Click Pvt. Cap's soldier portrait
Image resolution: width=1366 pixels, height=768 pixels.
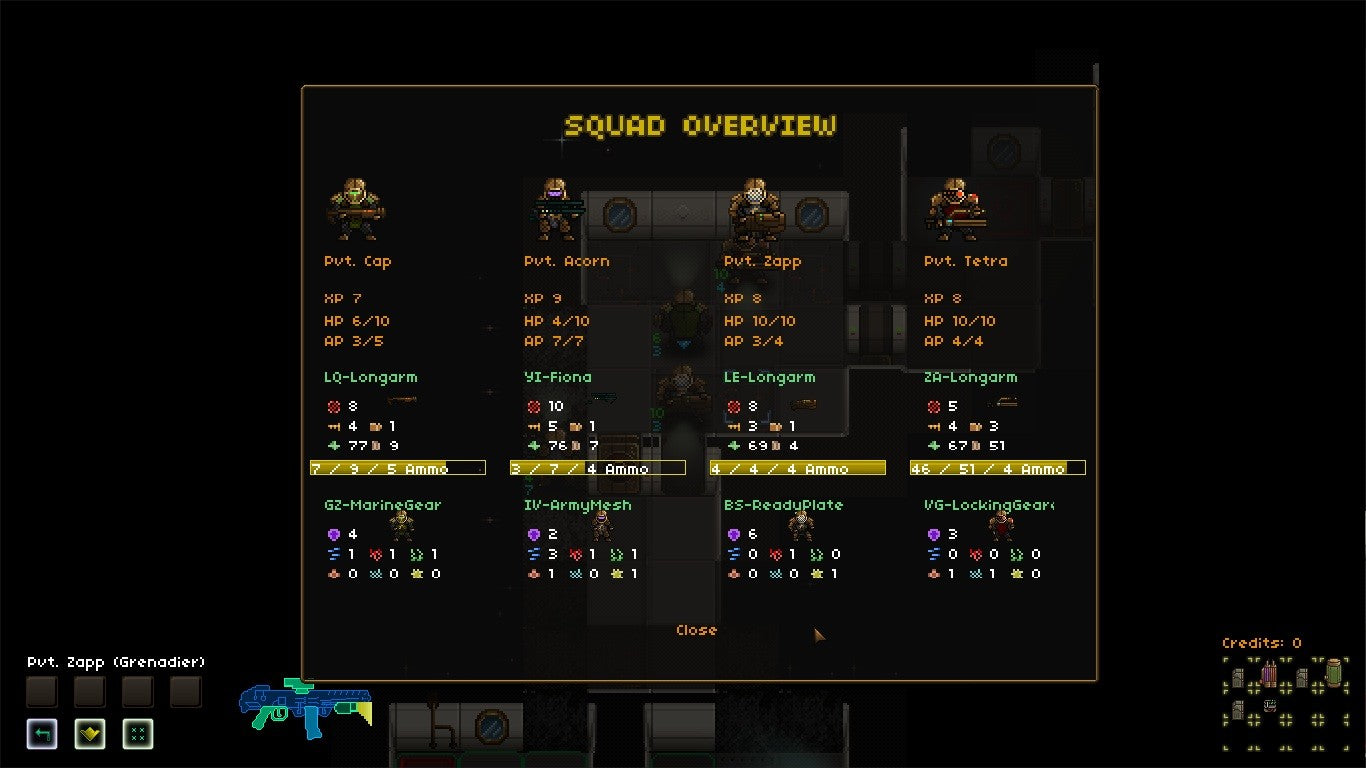click(x=355, y=207)
